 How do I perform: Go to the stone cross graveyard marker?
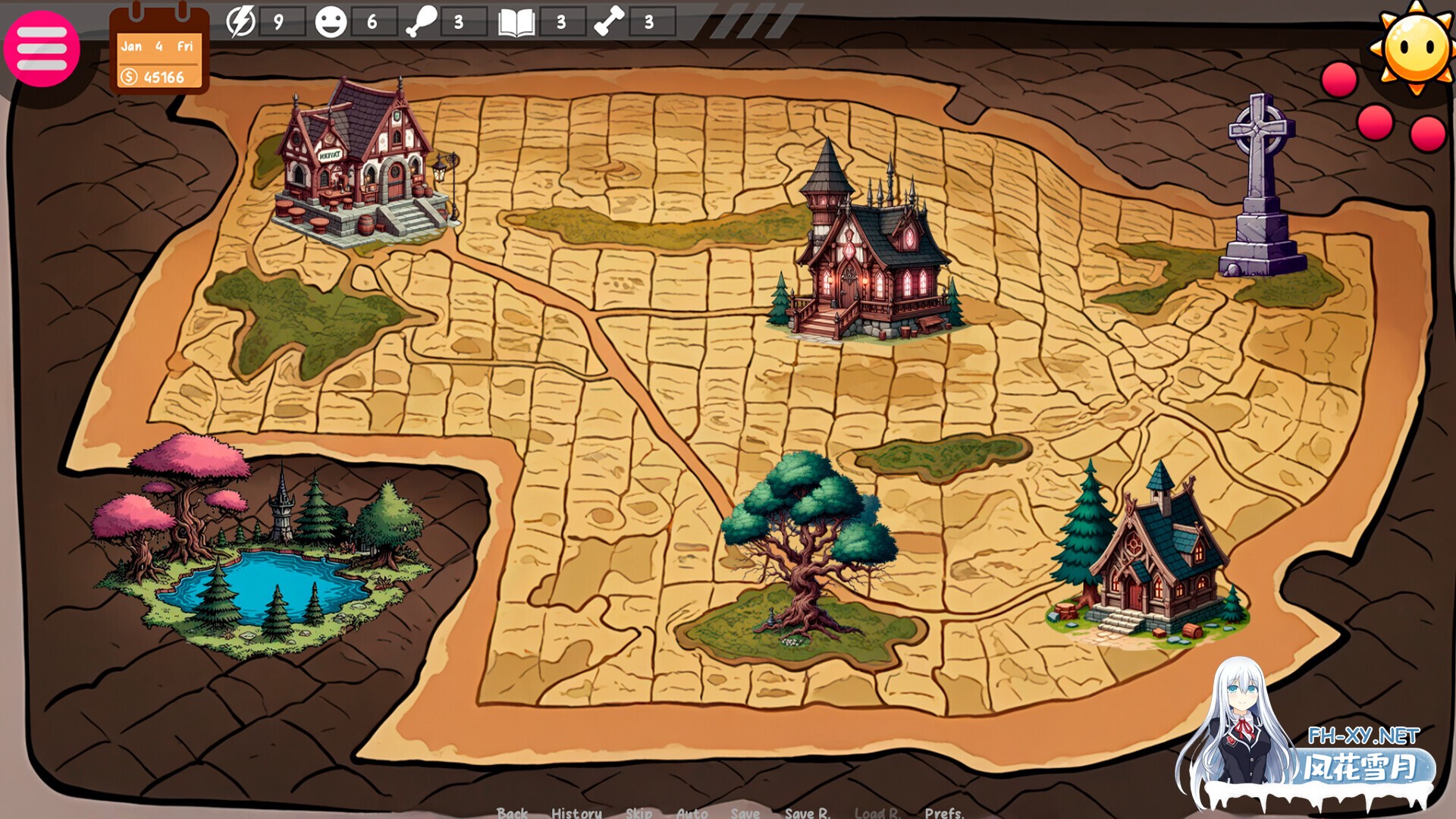(x=1261, y=190)
